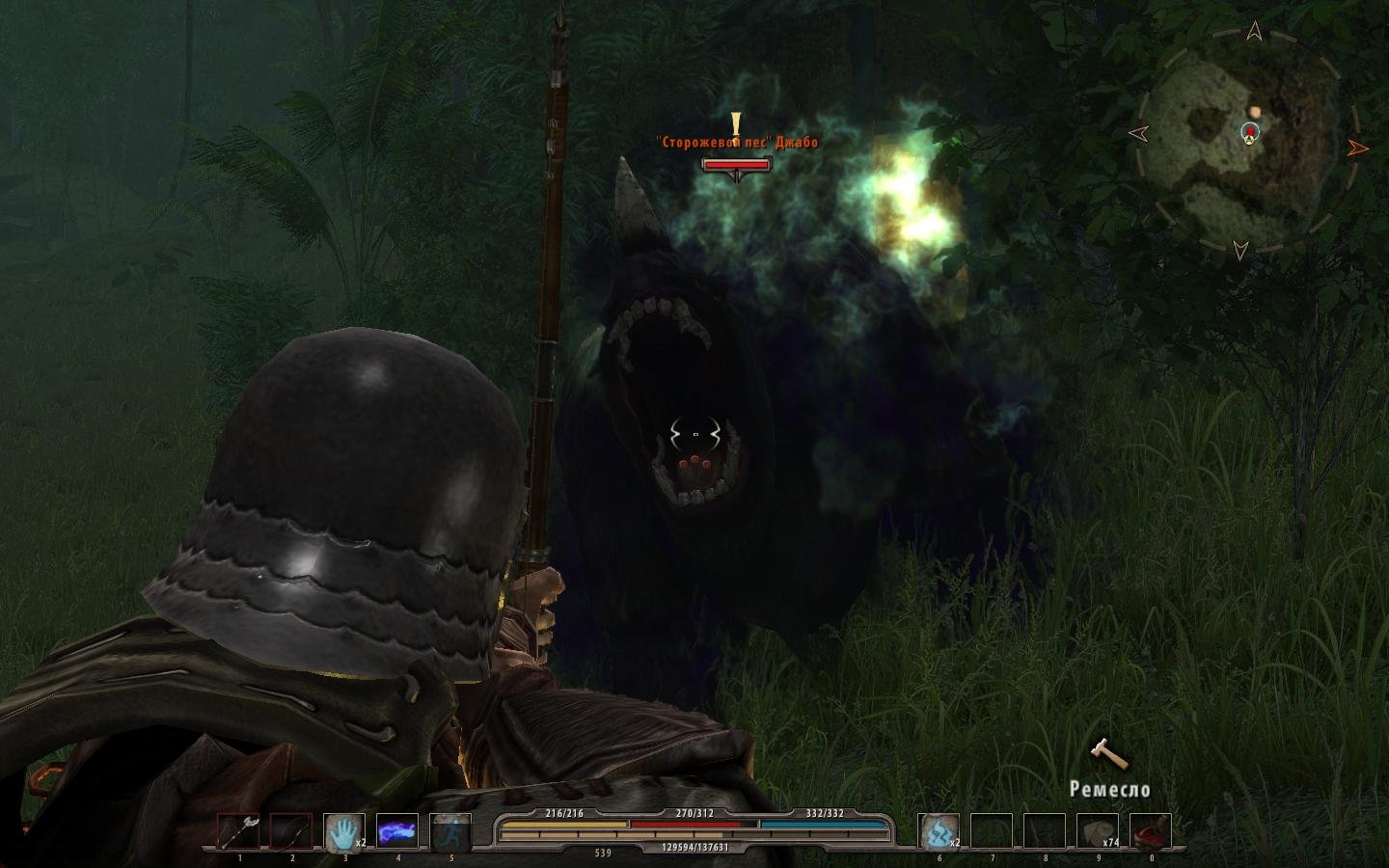Open the Ремесло crafting hammer icon
Image resolution: width=1389 pixels, height=868 pixels.
tap(1108, 754)
